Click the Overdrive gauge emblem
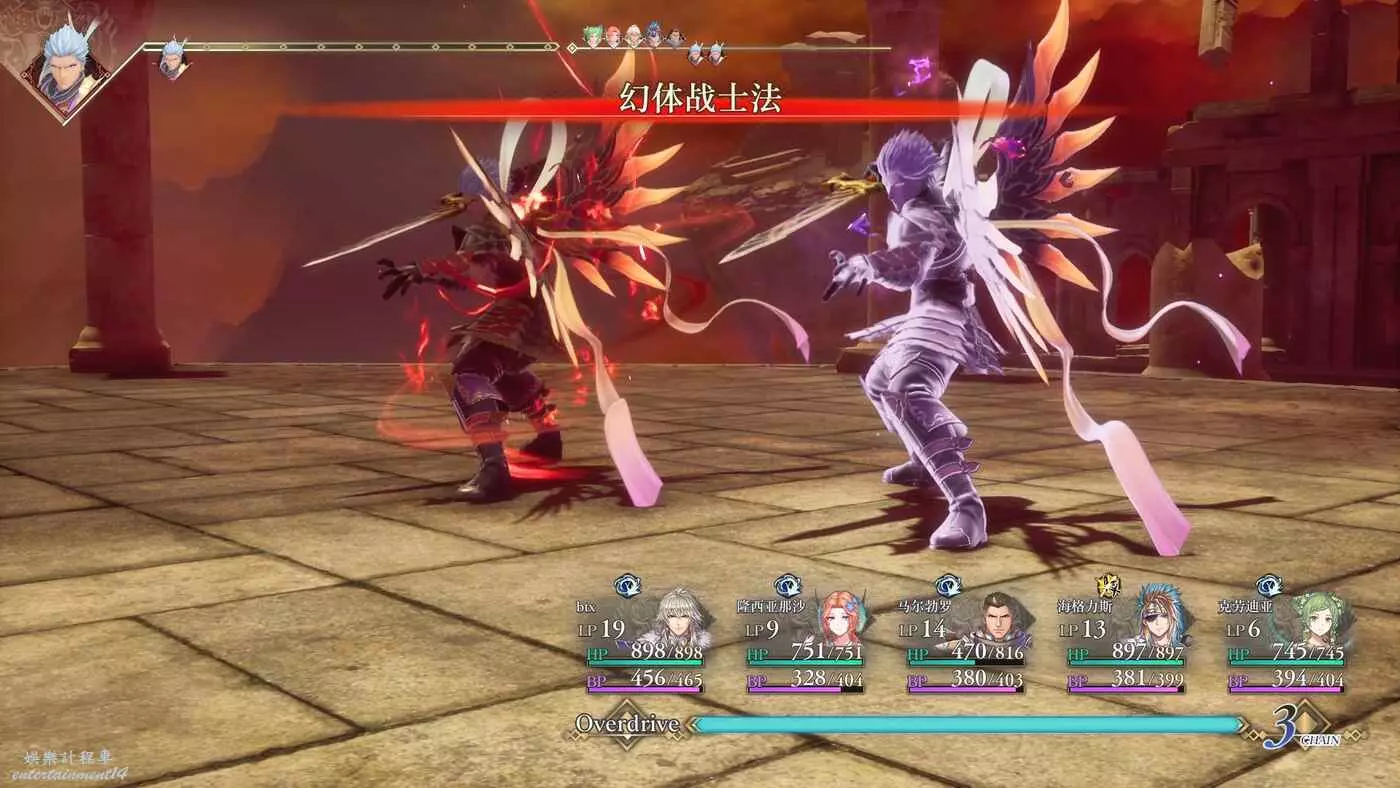Screen dimensions: 1400x788 point(626,725)
